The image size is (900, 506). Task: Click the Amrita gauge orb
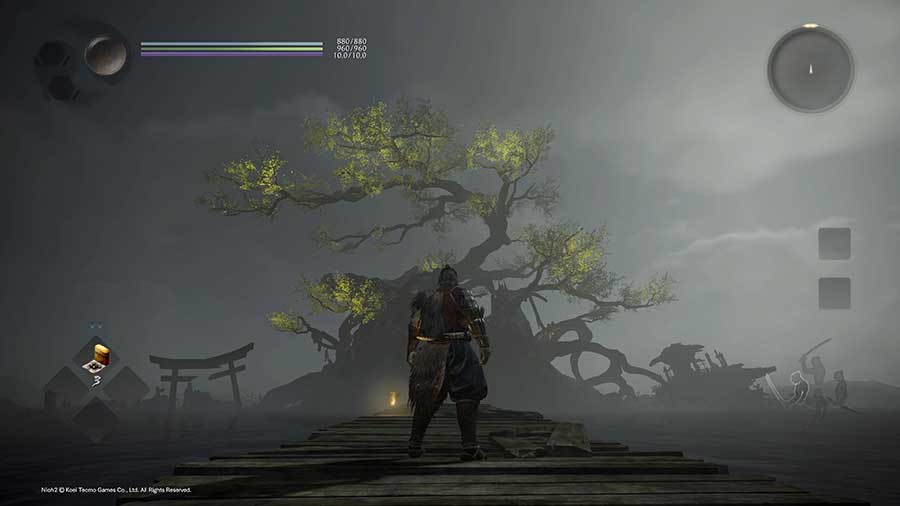[104, 54]
